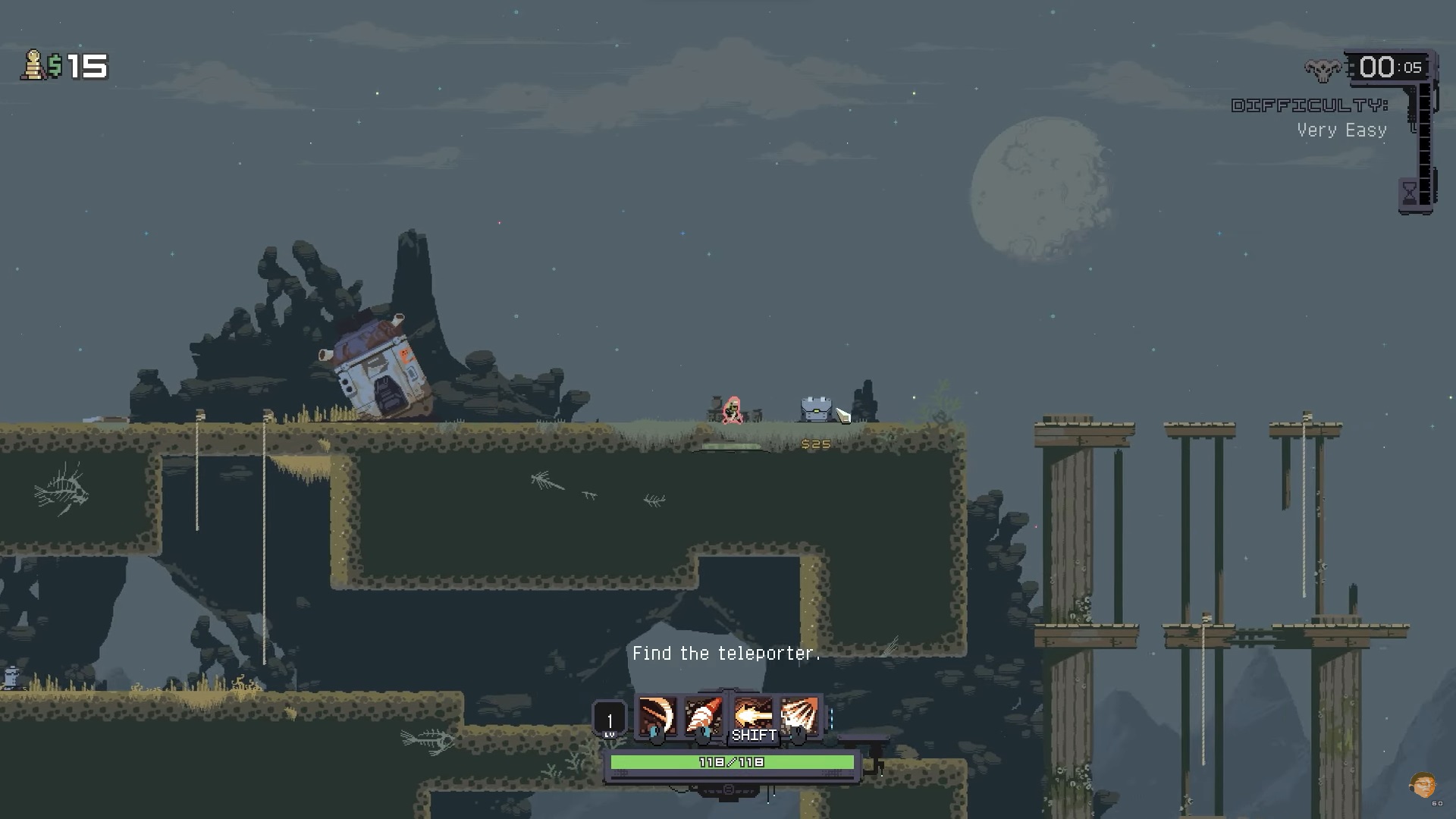This screenshot has height=819, width=1456.
Task: Click the grey backpack item on the platform
Action: click(x=817, y=409)
